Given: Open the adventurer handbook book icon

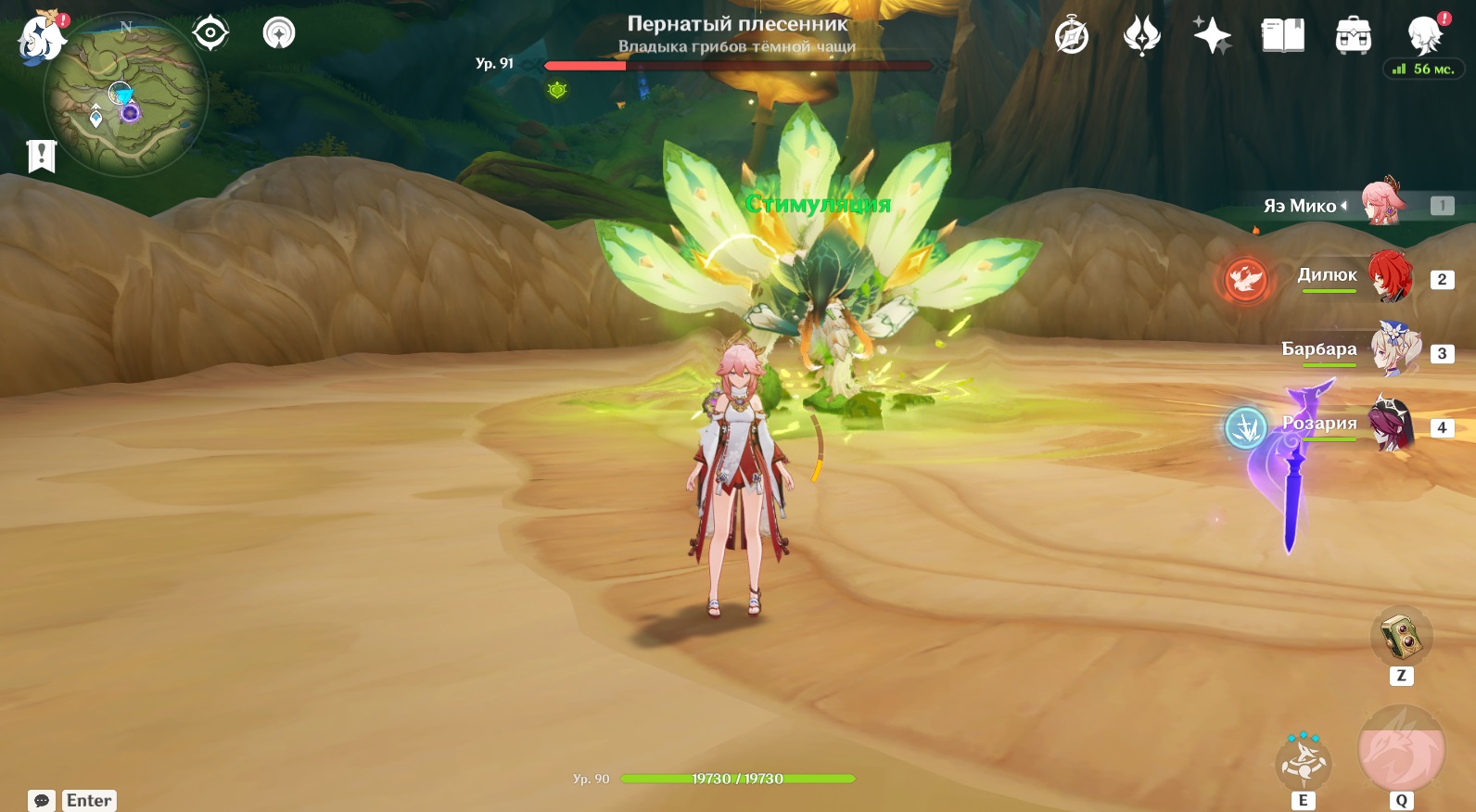Looking at the screenshot, I should pyautogui.click(x=1282, y=37).
